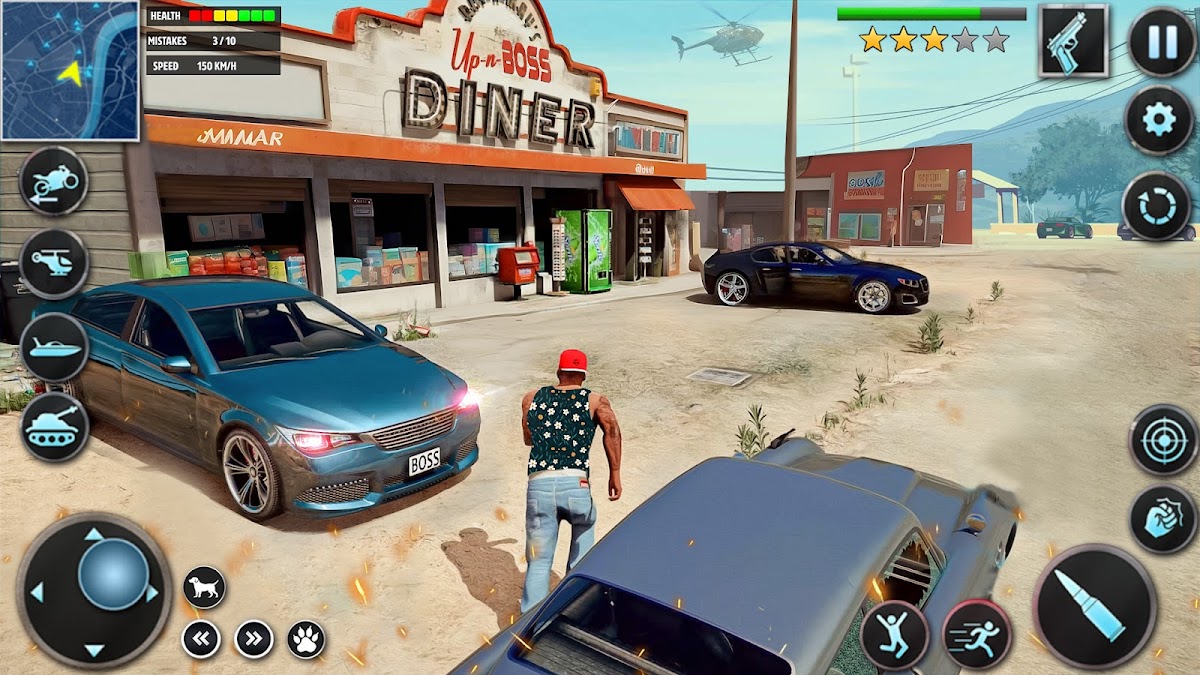Select the pistol weapon slot

pyautogui.click(x=1073, y=41)
